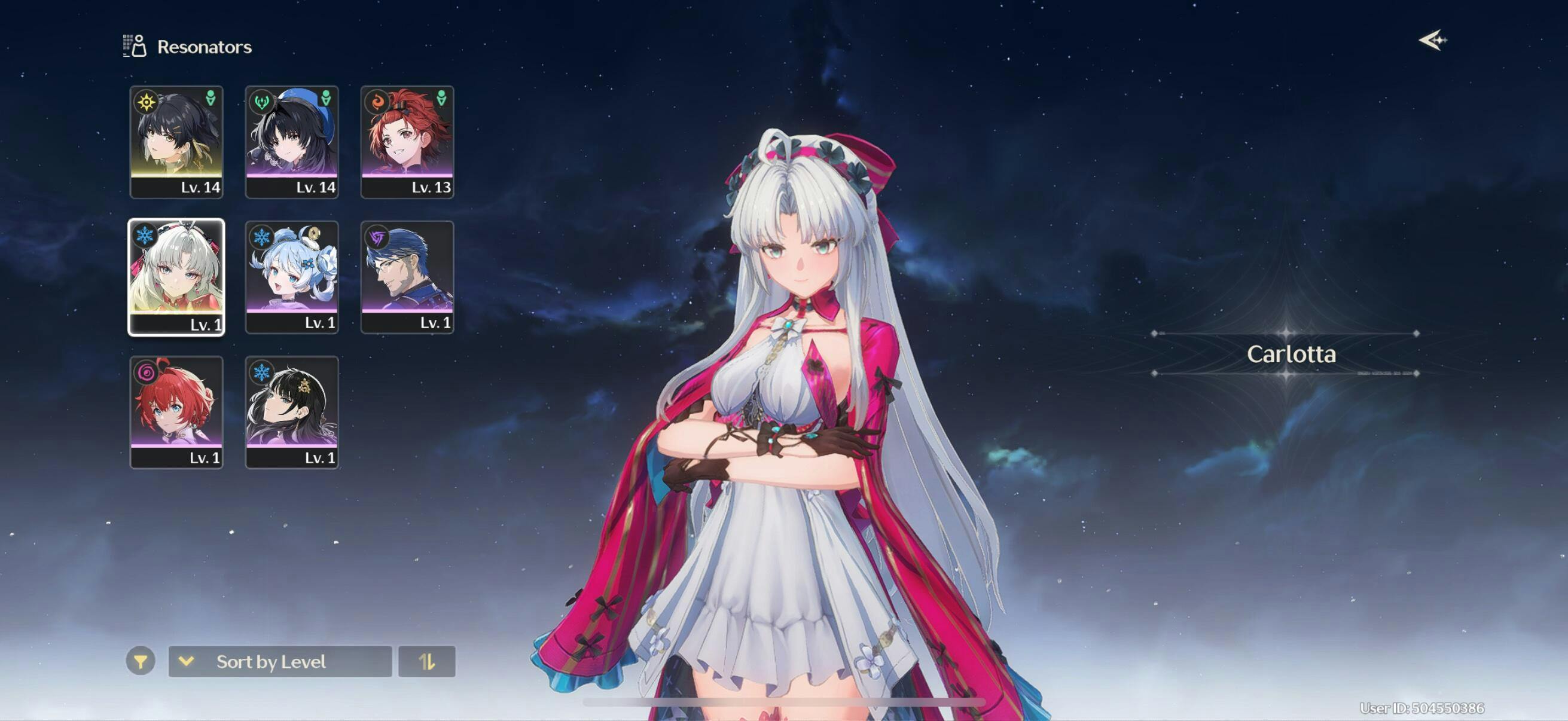Choose the black-haired resonator with gold hairpin
Image resolution: width=1568 pixels, height=721 pixels.
tap(292, 412)
